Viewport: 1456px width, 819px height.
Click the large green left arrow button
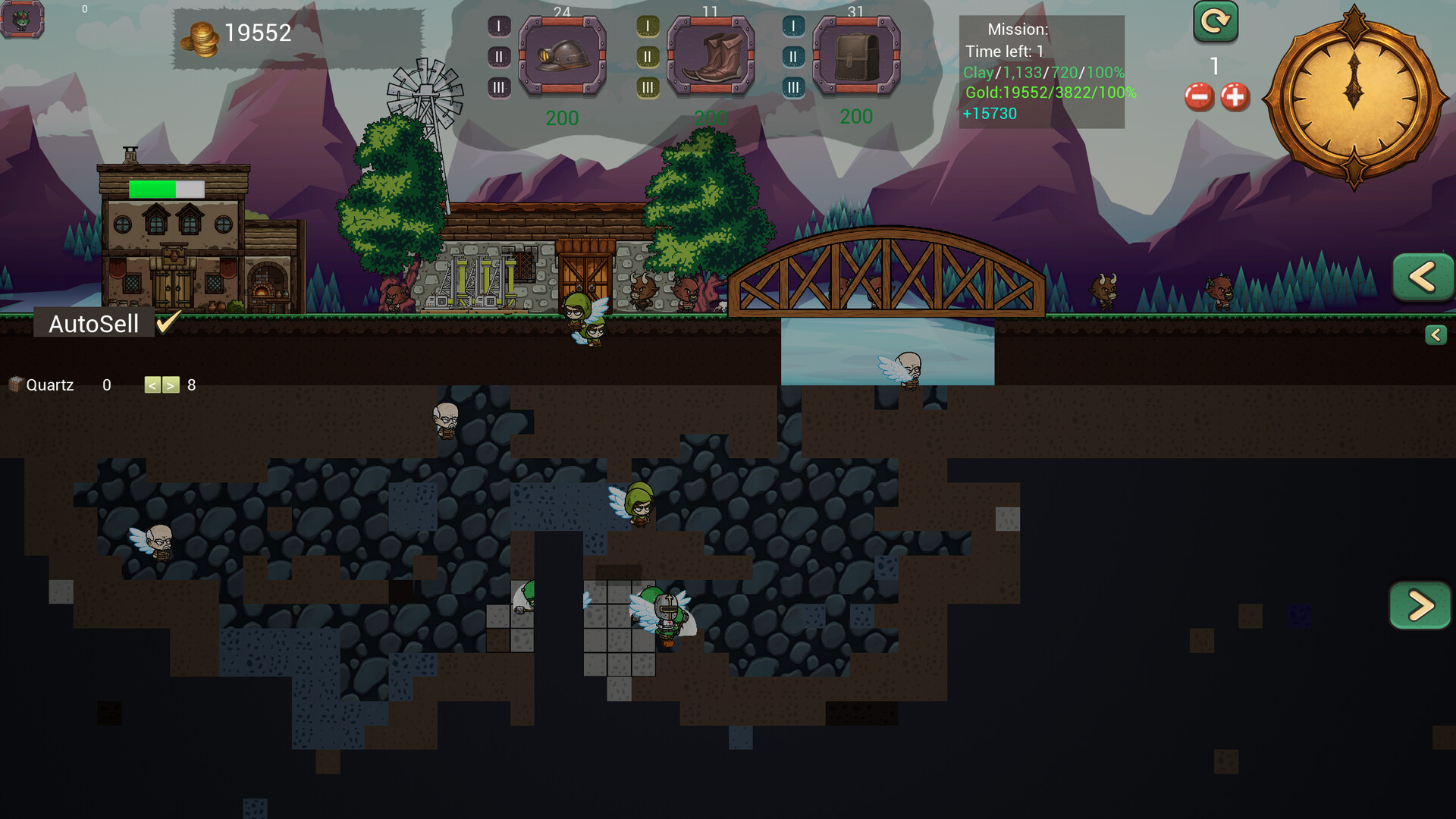coord(1423,277)
